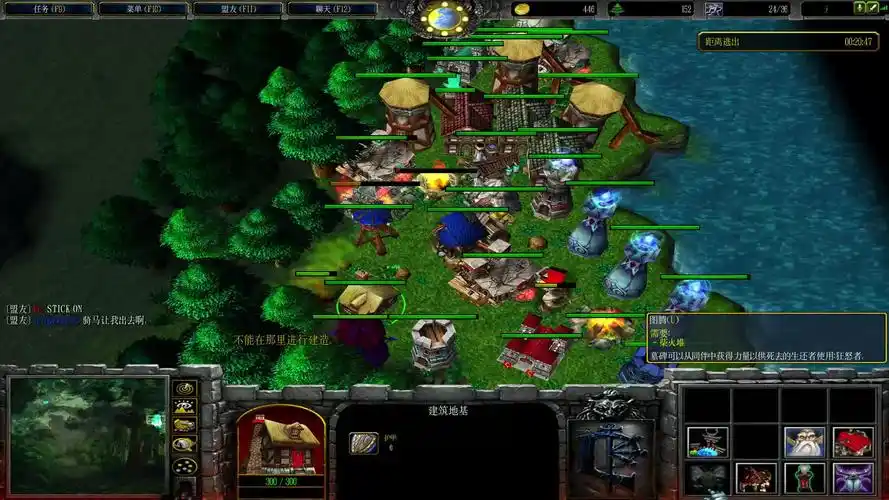889x500 pixels.
Task: Click the blue crystal tower command icon
Action: coord(706,441)
